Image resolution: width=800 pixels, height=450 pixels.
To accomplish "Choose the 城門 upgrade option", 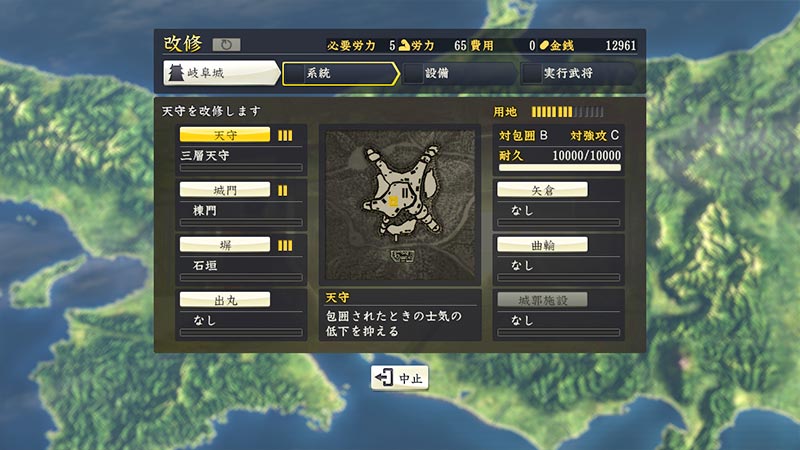I will [224, 190].
